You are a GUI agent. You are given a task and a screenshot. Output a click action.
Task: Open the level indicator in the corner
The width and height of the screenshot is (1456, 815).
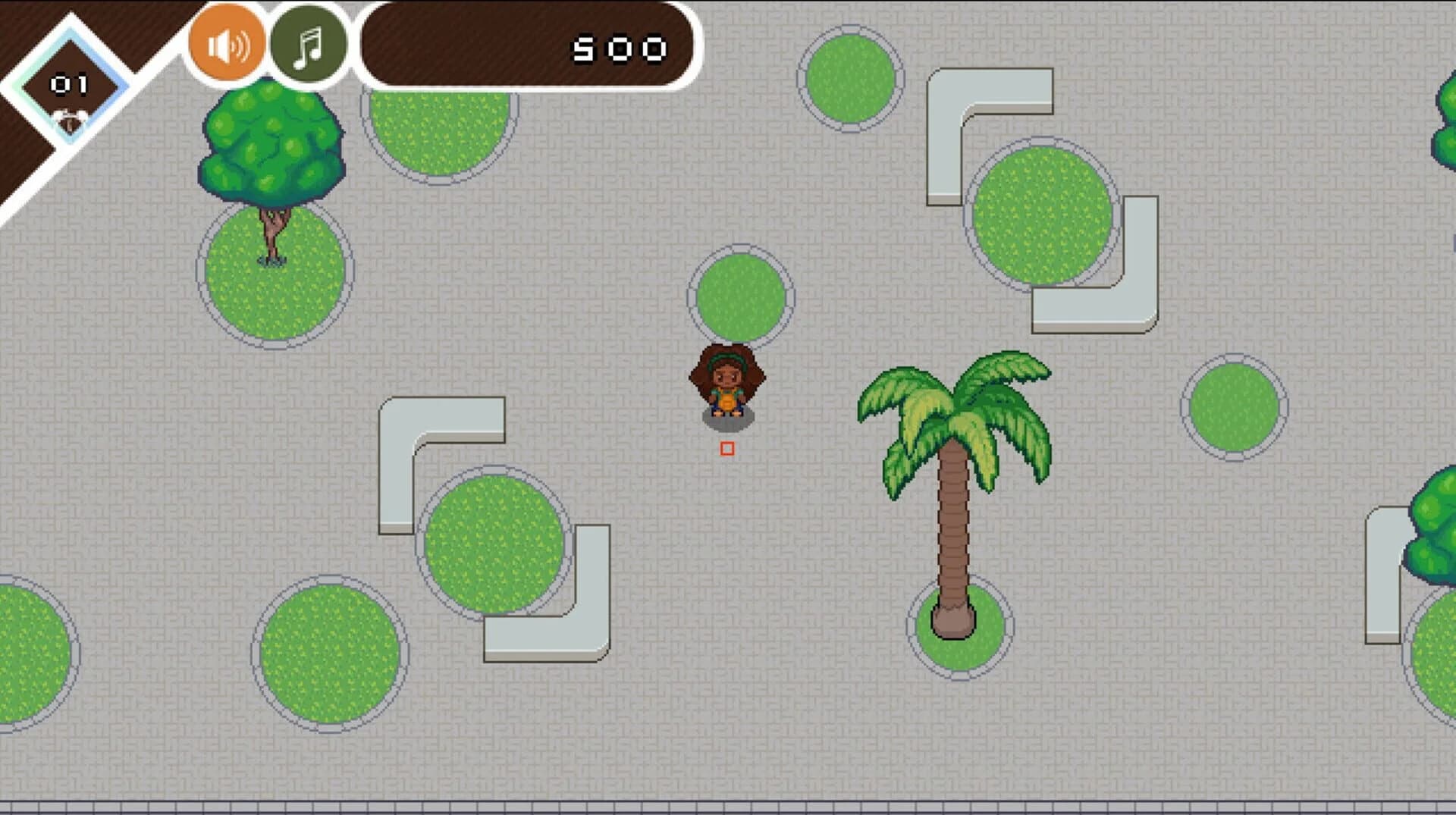pos(67,83)
